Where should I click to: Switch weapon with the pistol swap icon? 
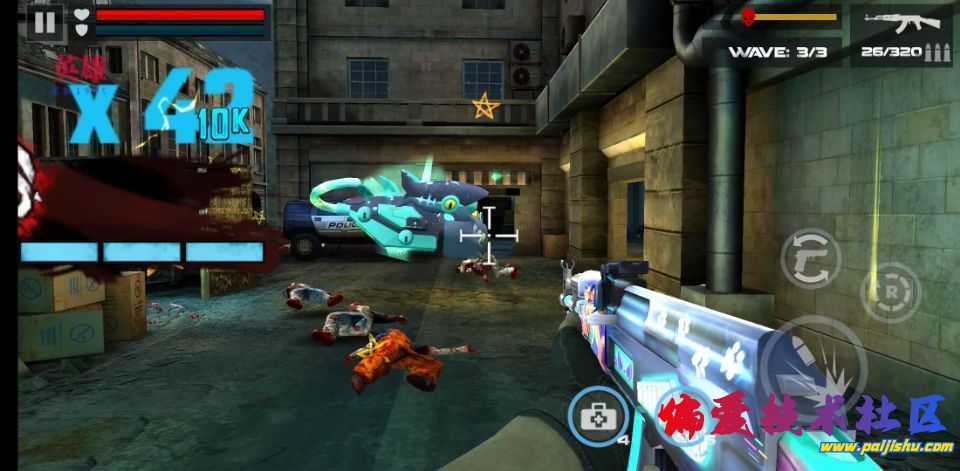pos(810,258)
